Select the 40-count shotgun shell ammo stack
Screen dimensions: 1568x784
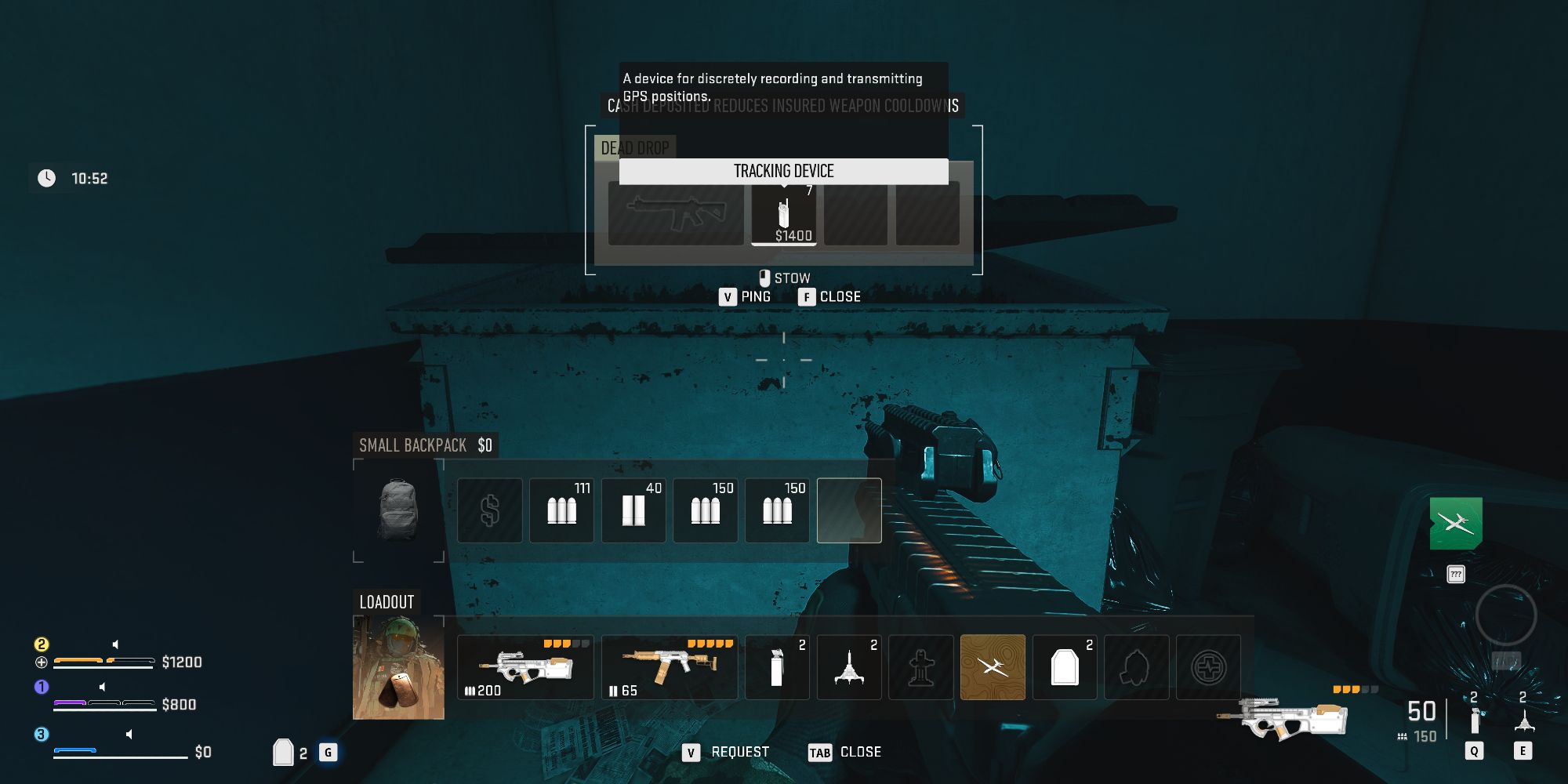[633, 510]
